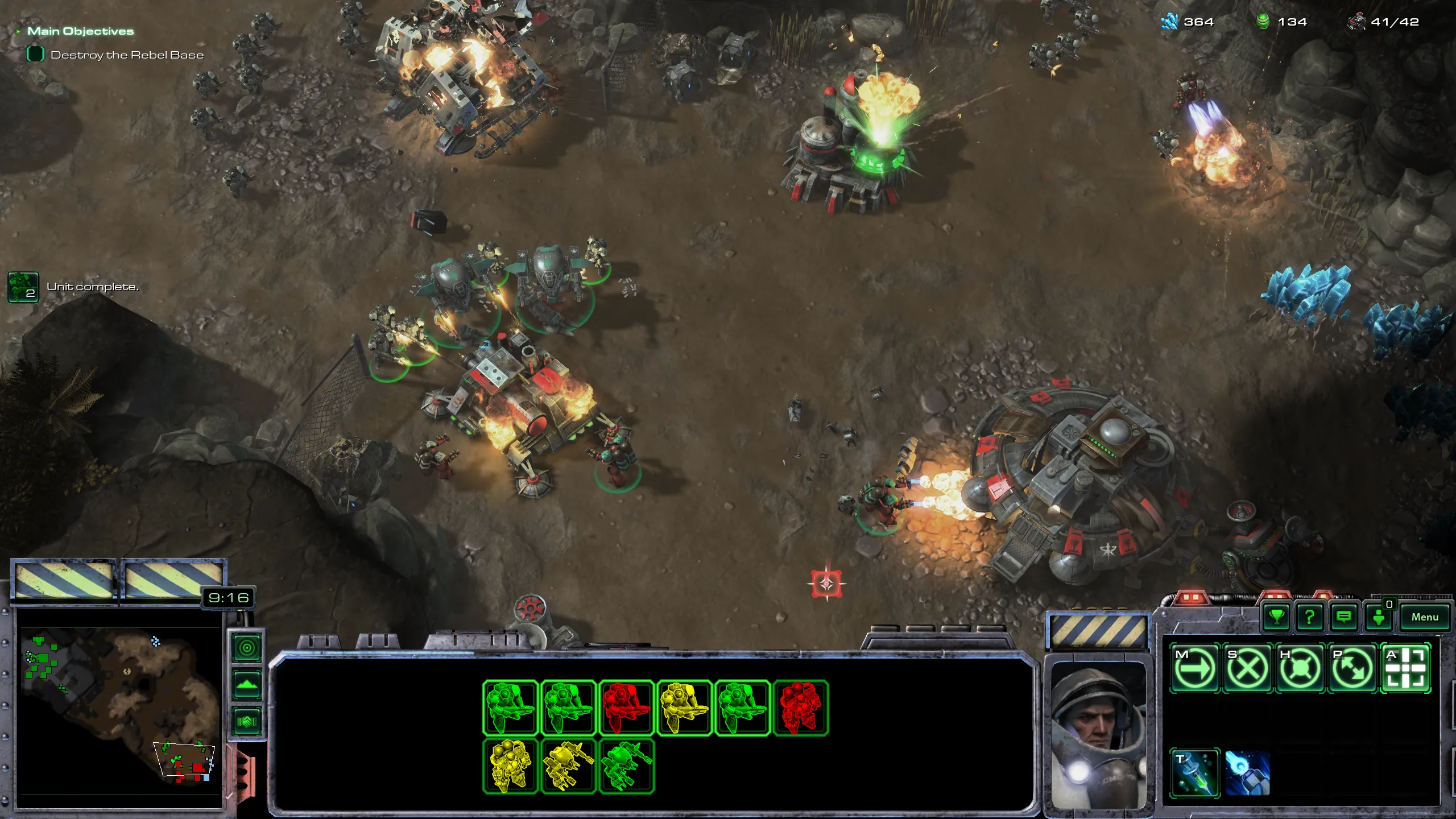Select the red marine wireframe

(626, 708)
